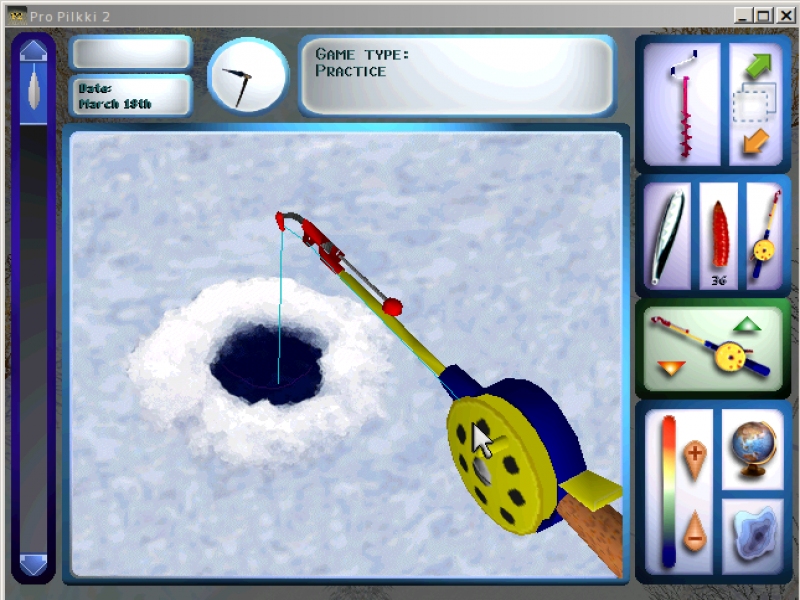Pick the fishing rod equipment slot
Image resolution: width=800 pixels, height=600 pixels.
[x=764, y=238]
